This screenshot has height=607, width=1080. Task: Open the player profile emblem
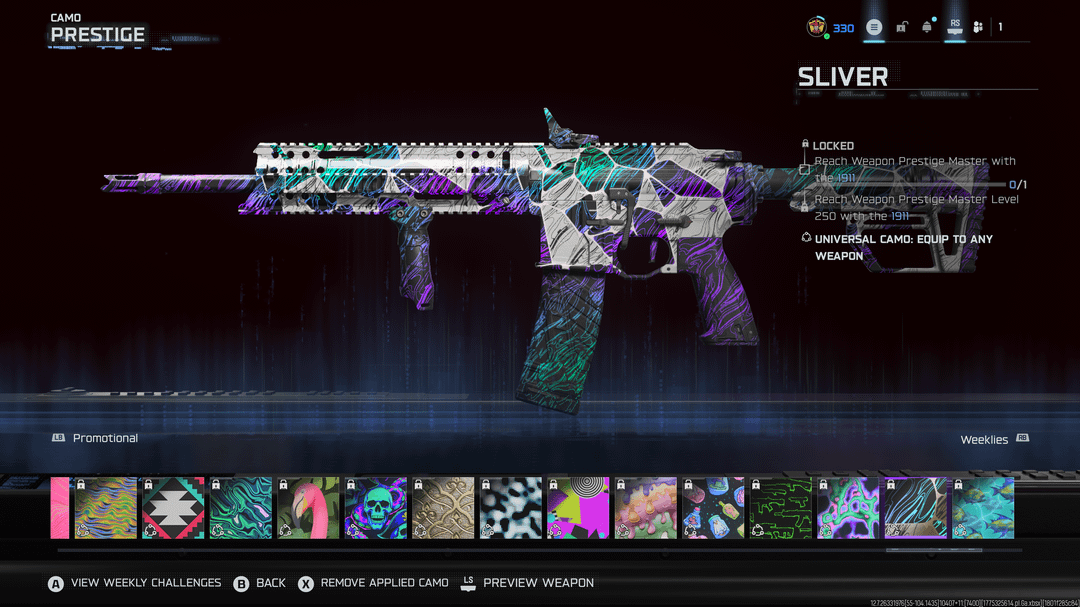(817, 27)
